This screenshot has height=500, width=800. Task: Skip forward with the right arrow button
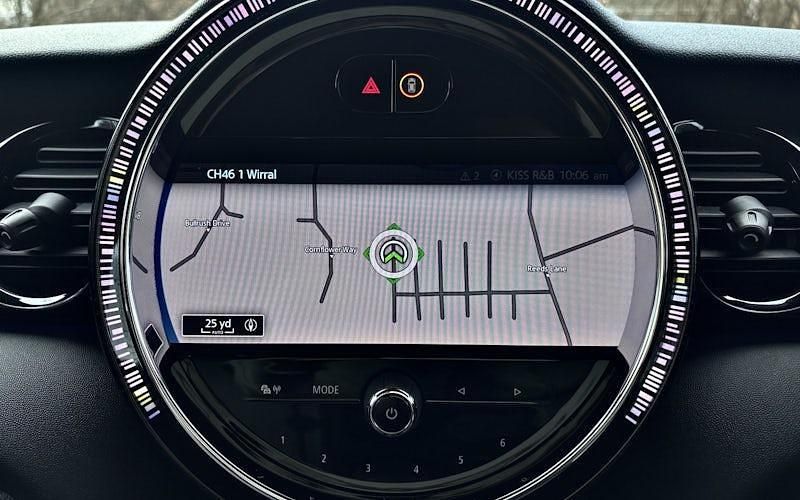517,391
